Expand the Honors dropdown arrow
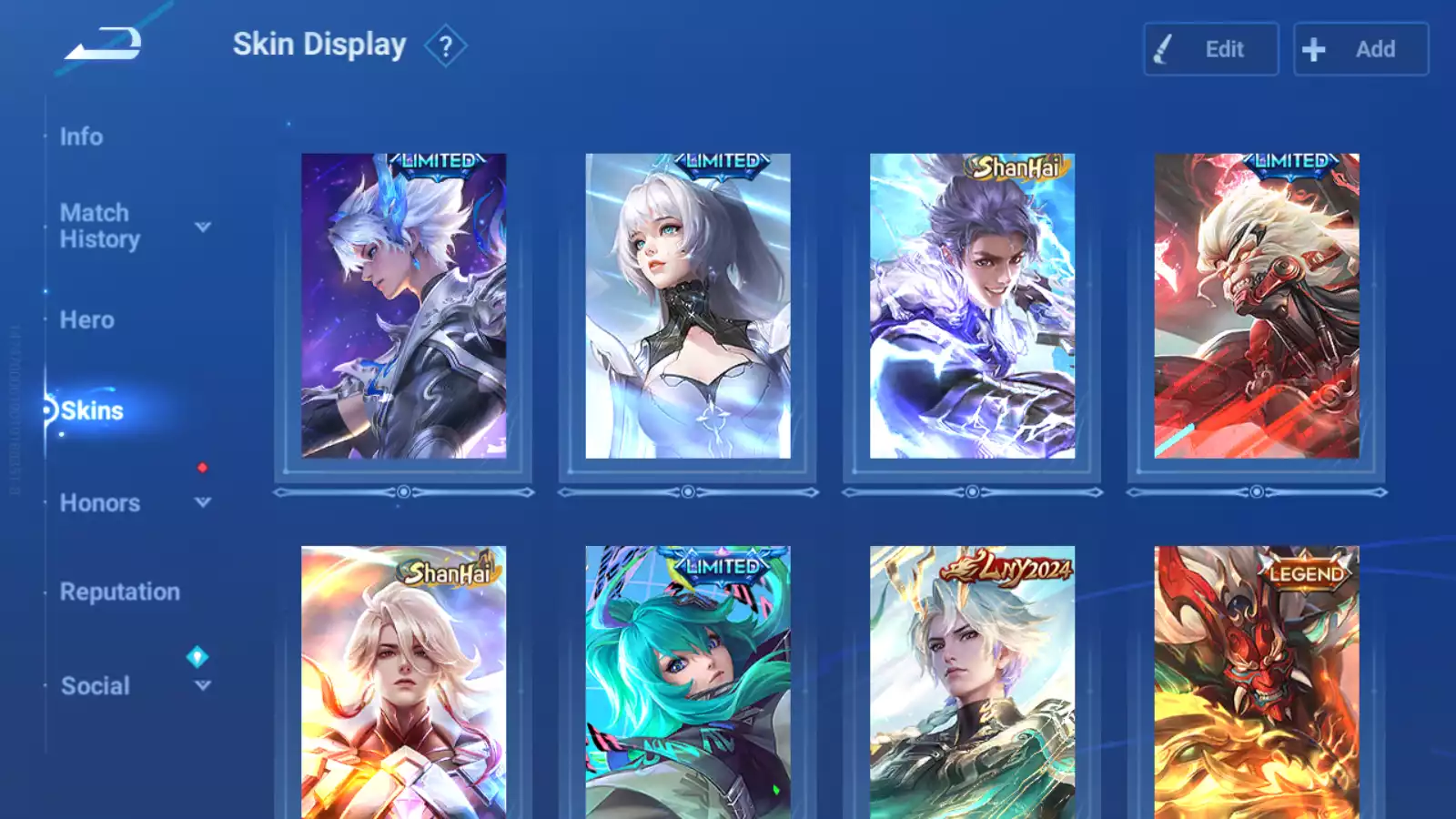The image size is (1456, 819). [x=203, y=502]
